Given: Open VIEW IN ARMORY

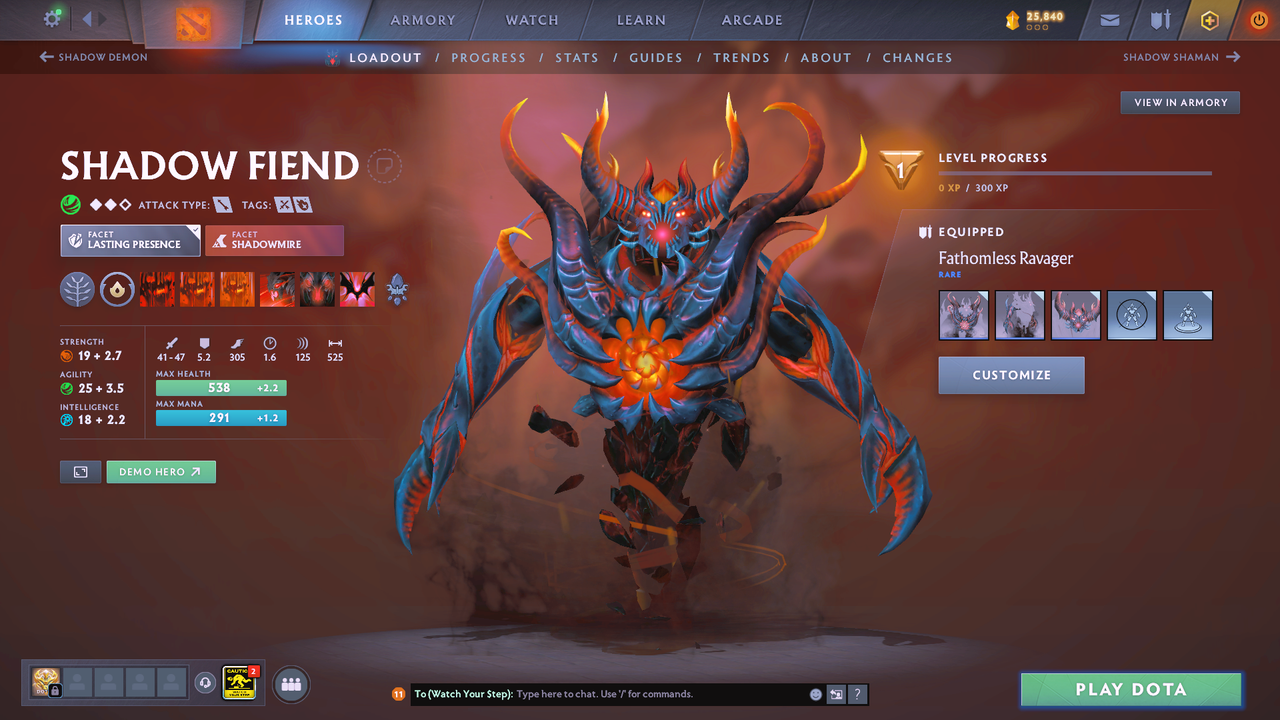Looking at the screenshot, I should pos(1179,102).
